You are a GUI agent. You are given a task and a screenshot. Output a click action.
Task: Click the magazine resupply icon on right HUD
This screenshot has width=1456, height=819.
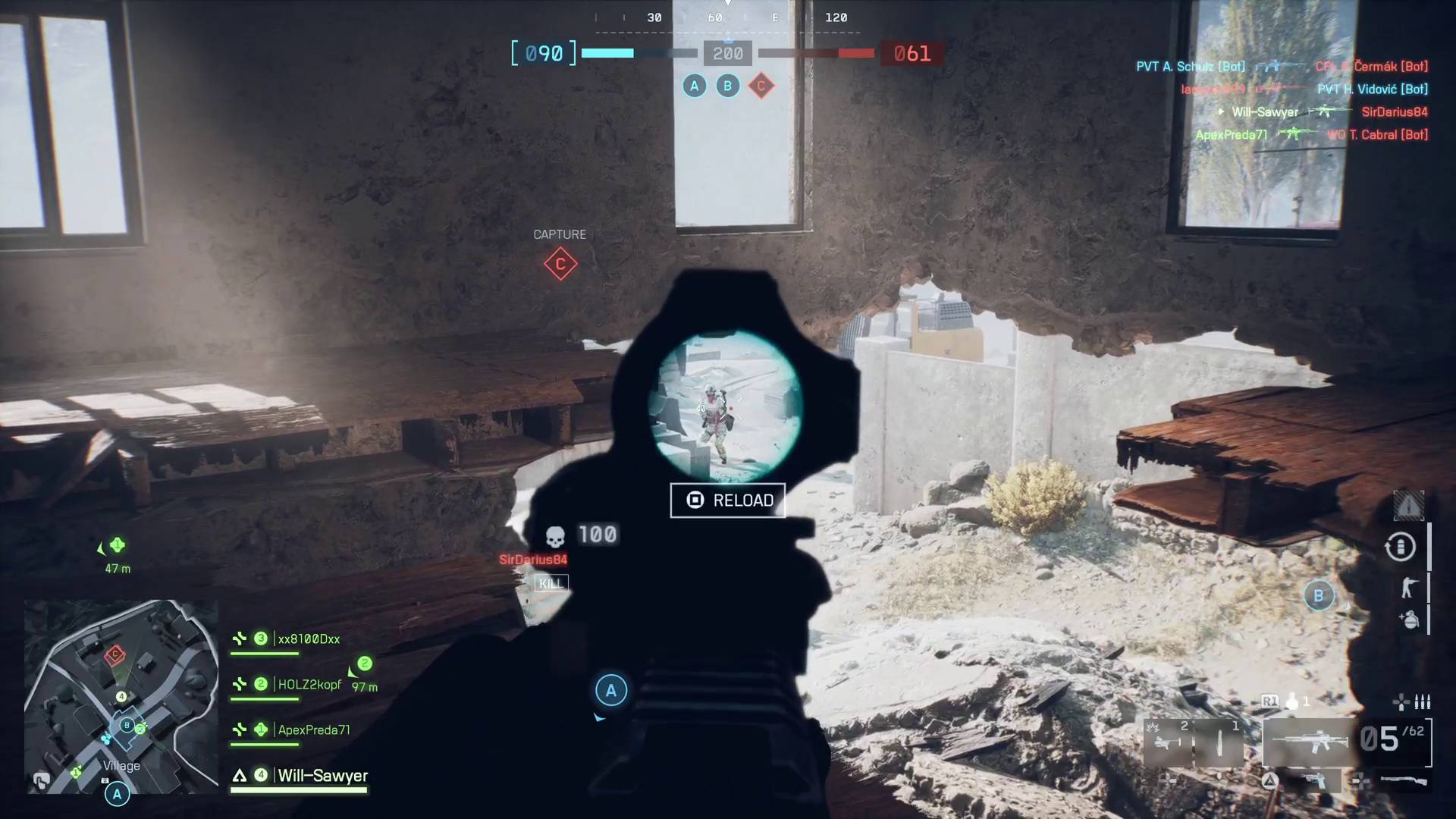1400,547
